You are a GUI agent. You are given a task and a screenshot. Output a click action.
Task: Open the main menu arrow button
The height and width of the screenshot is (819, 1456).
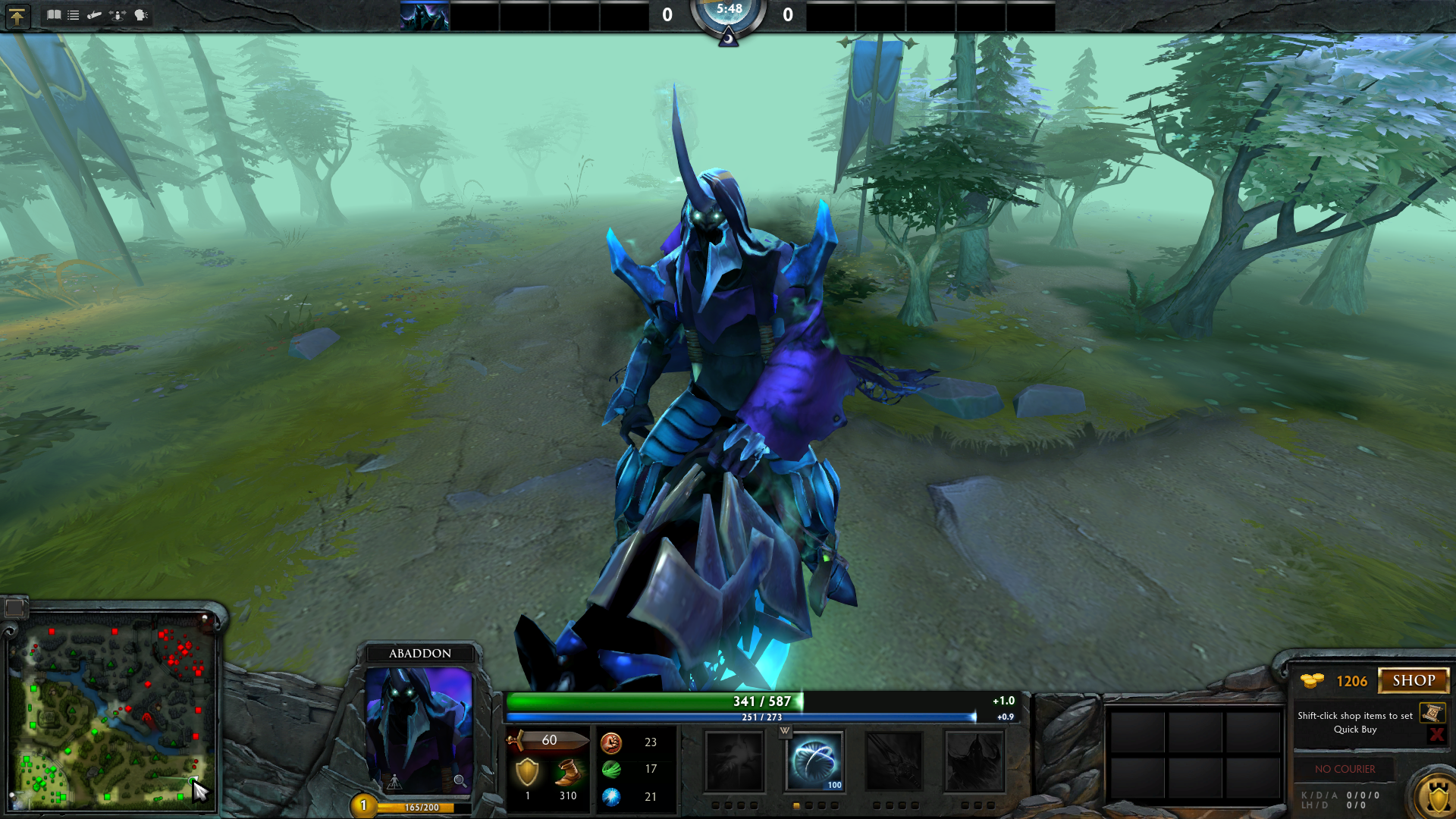[x=17, y=15]
